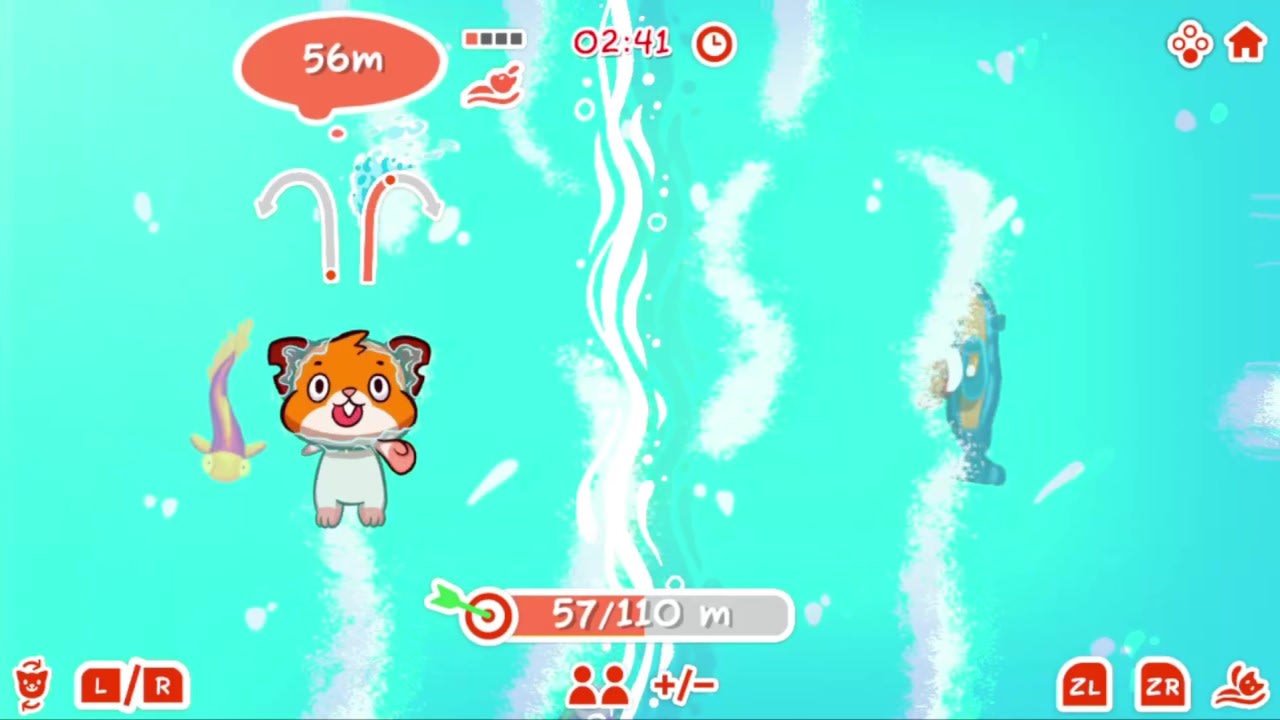Click the target icon with green dart
This screenshot has width=1280, height=720.
[487, 613]
